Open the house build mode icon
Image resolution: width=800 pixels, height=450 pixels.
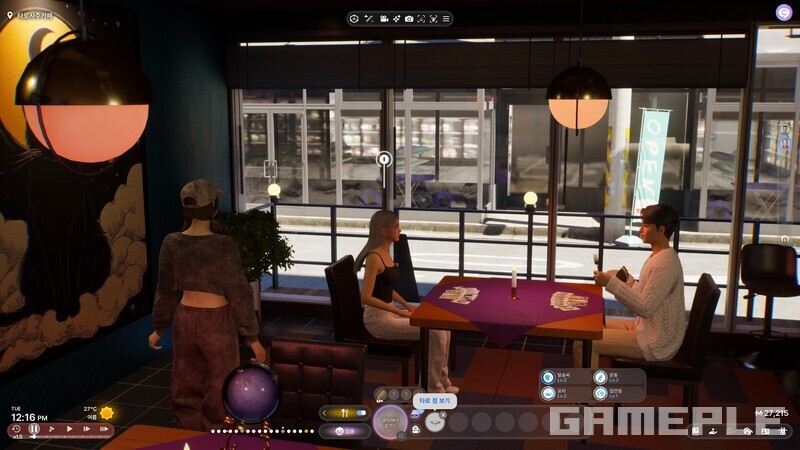(x=746, y=431)
